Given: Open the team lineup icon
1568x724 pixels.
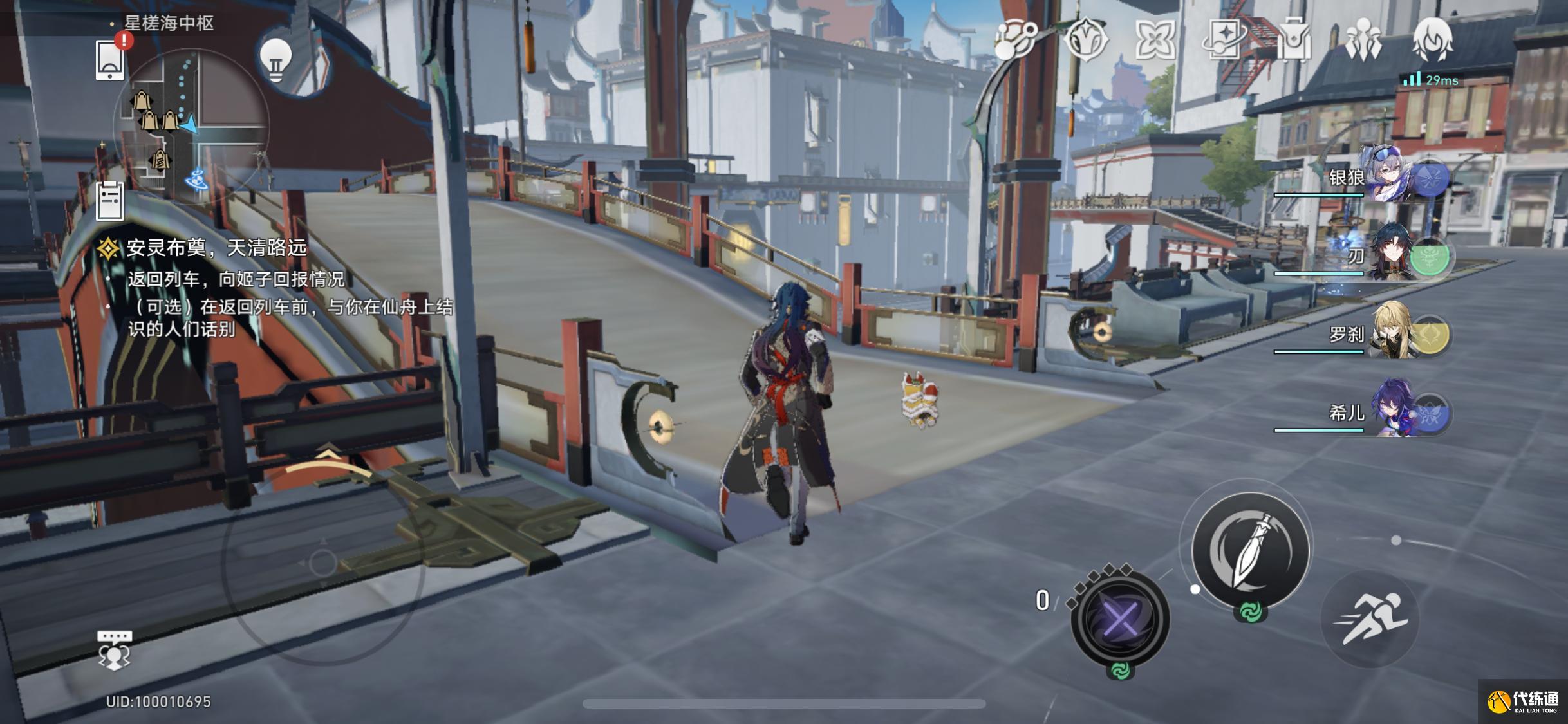Looking at the screenshot, I should [1363, 40].
